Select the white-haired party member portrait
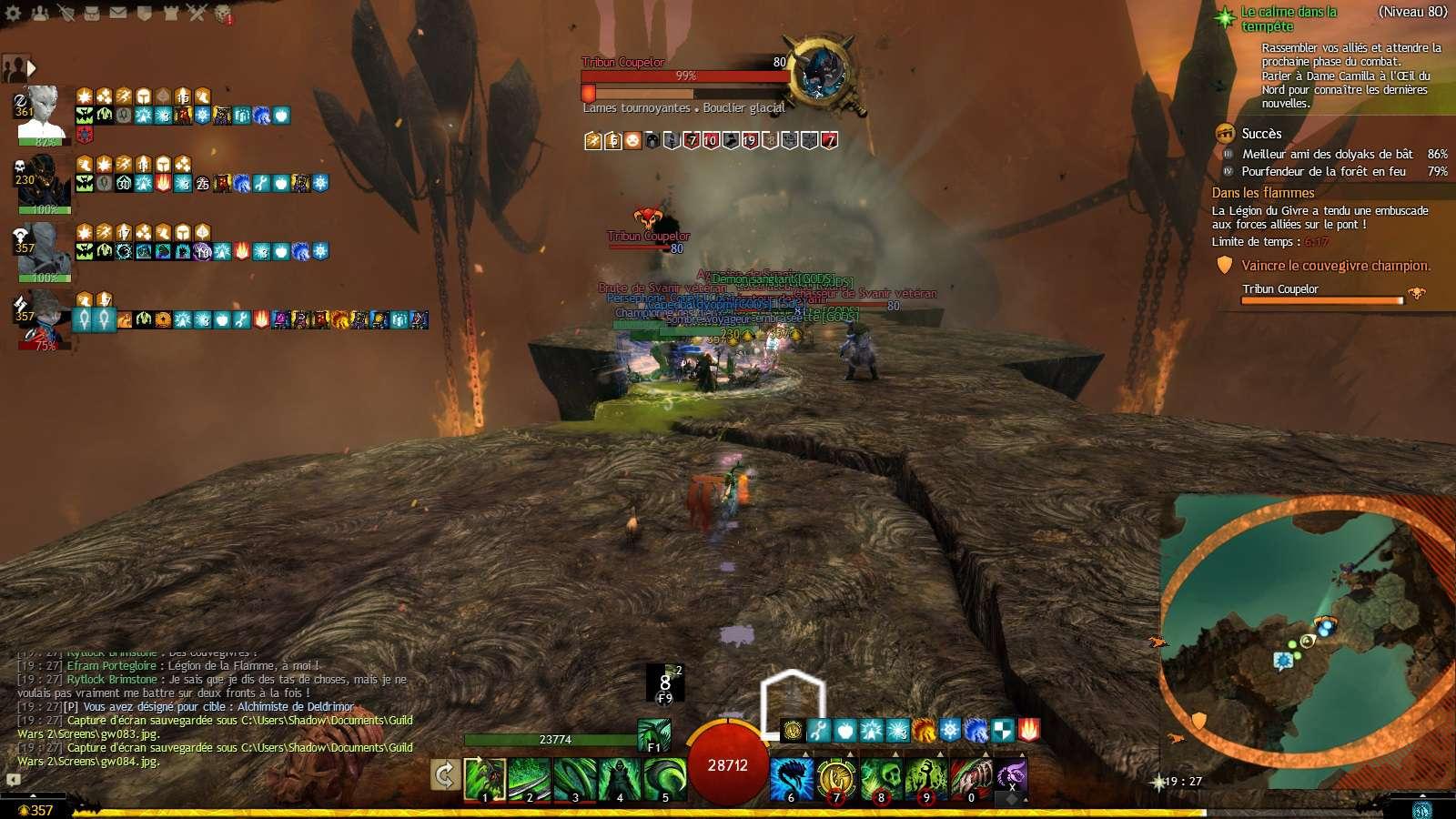The height and width of the screenshot is (819, 1456). tap(41, 112)
